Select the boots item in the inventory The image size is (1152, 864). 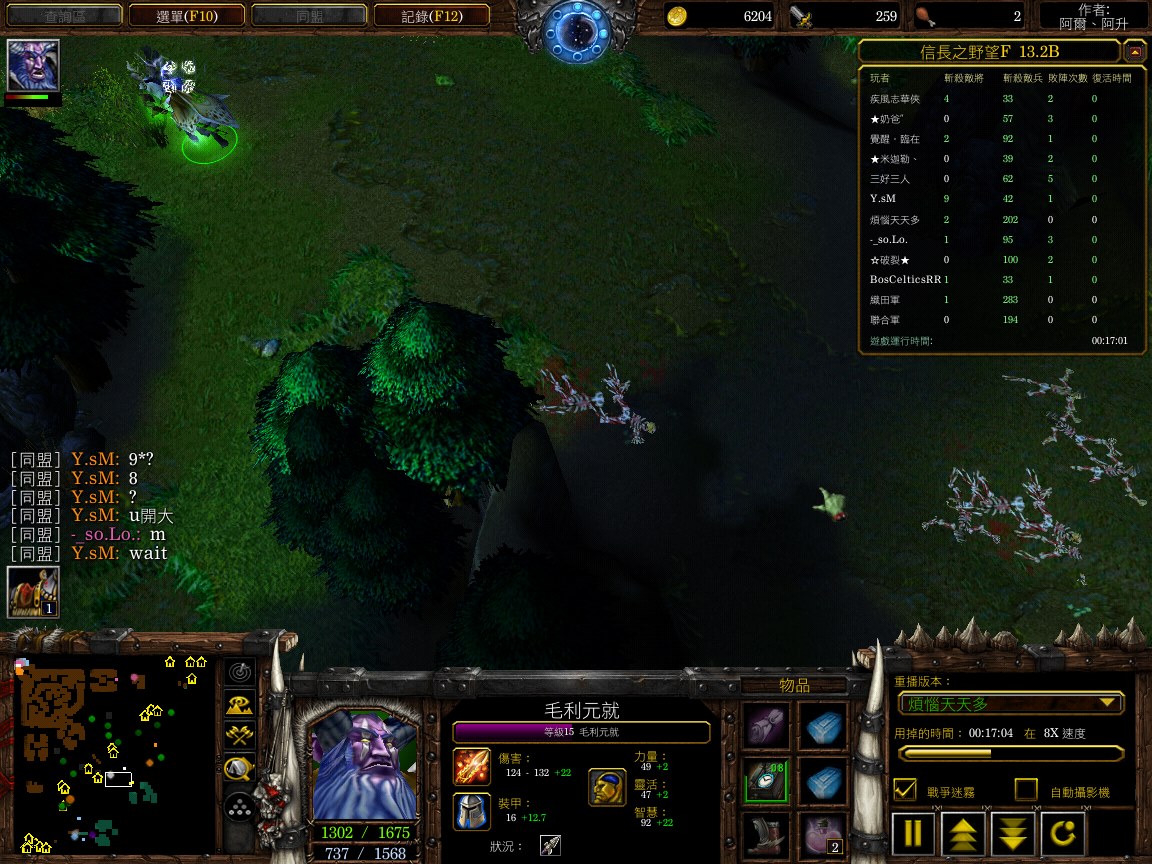pos(766,835)
